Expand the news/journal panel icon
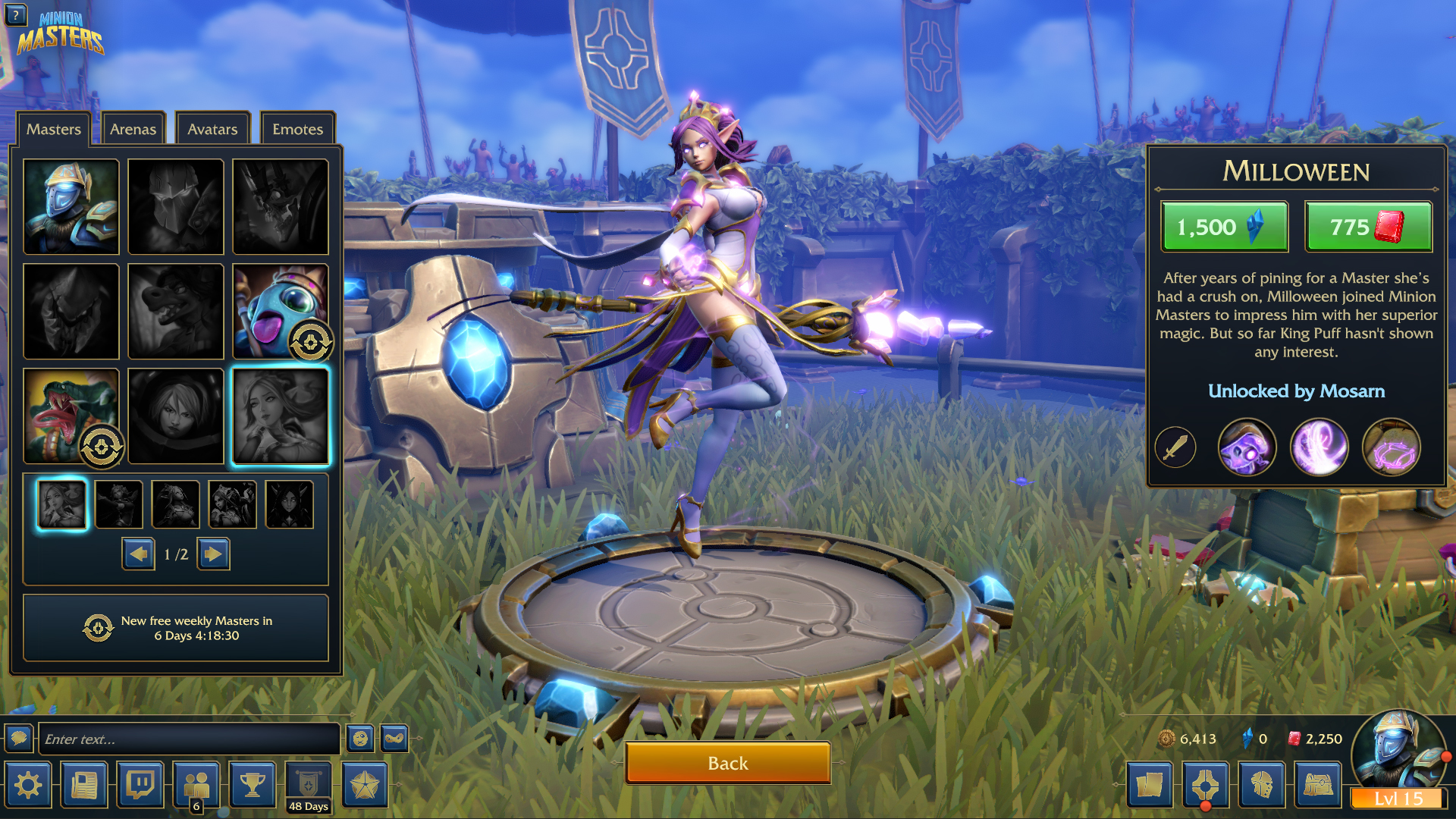 click(84, 785)
